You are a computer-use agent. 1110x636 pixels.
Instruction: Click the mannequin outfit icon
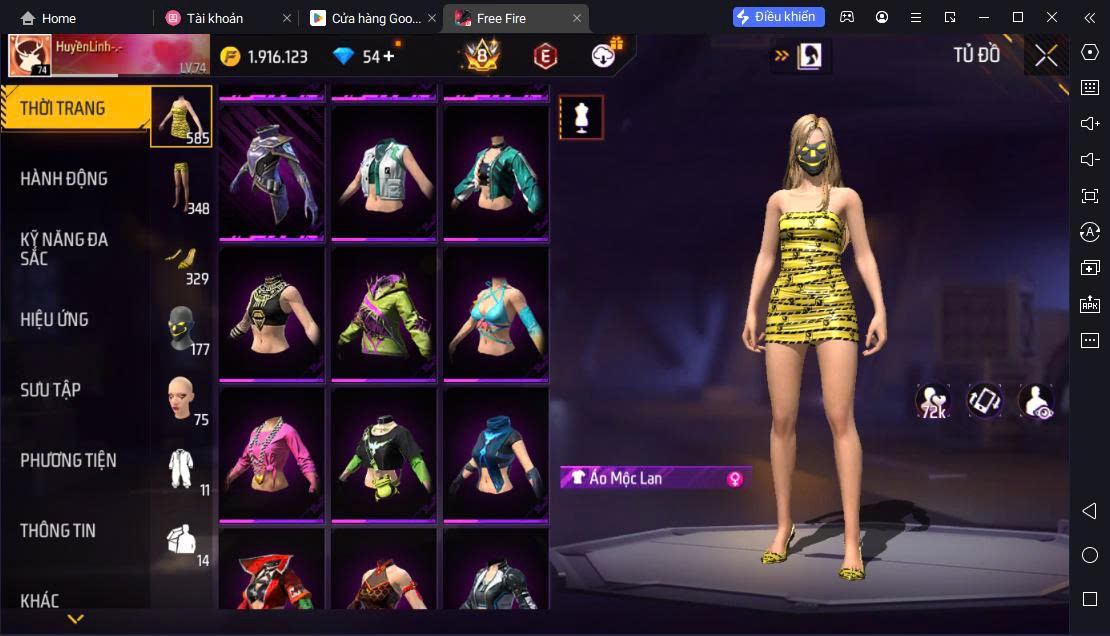click(x=581, y=118)
